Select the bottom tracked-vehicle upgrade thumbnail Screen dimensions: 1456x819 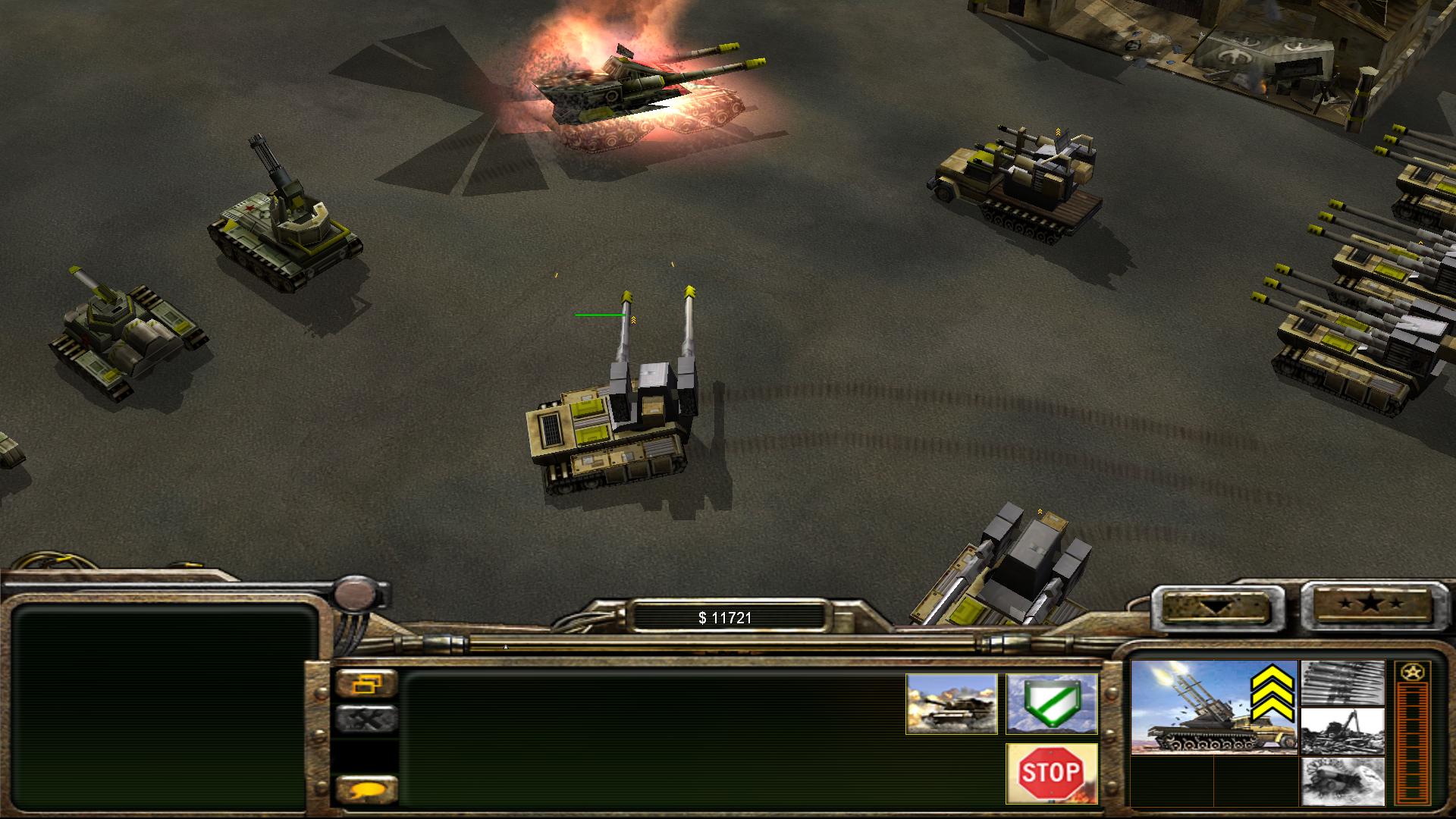1342,780
